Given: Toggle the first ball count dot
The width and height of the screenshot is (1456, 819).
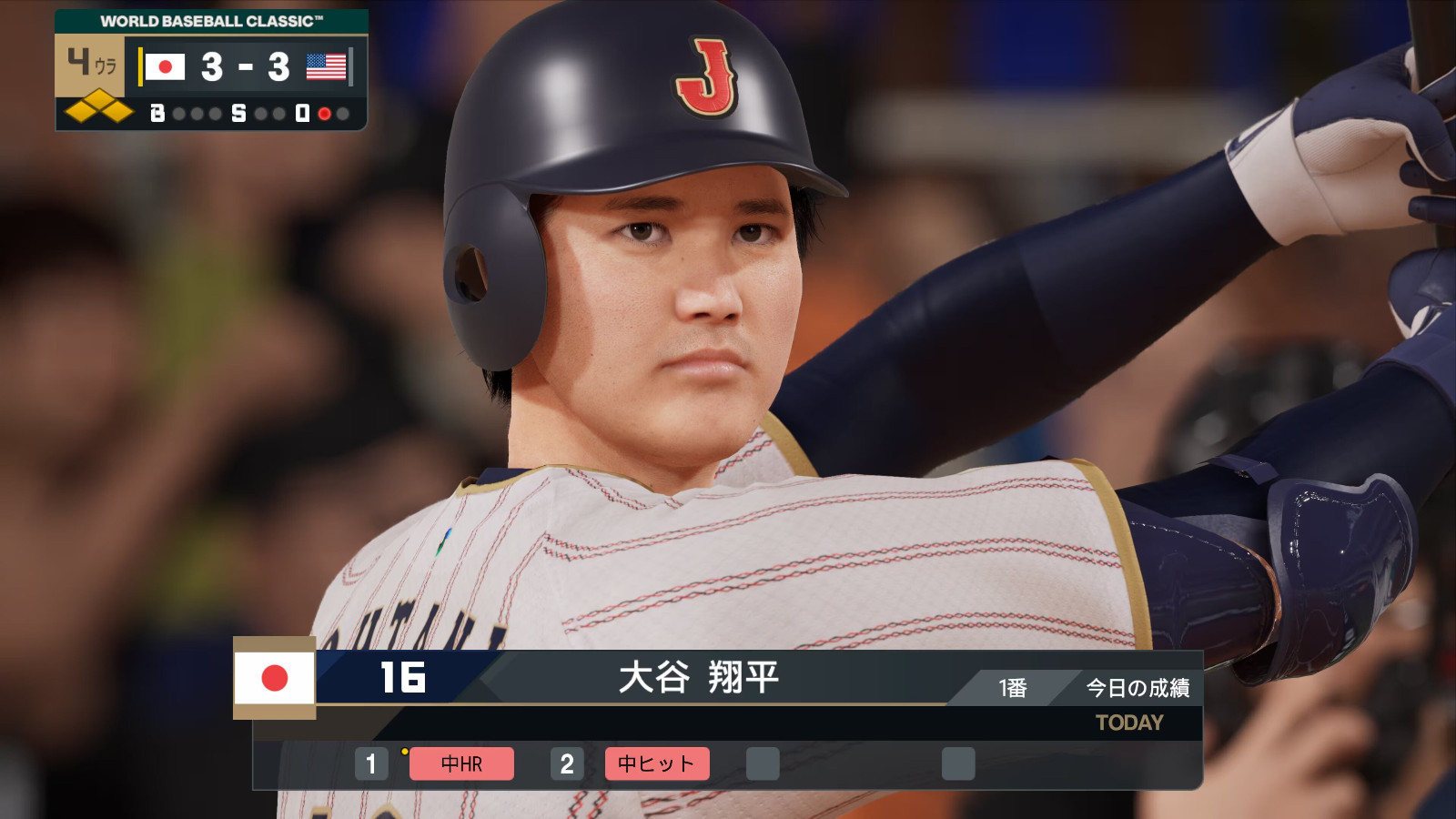Looking at the screenshot, I should (x=180, y=113).
